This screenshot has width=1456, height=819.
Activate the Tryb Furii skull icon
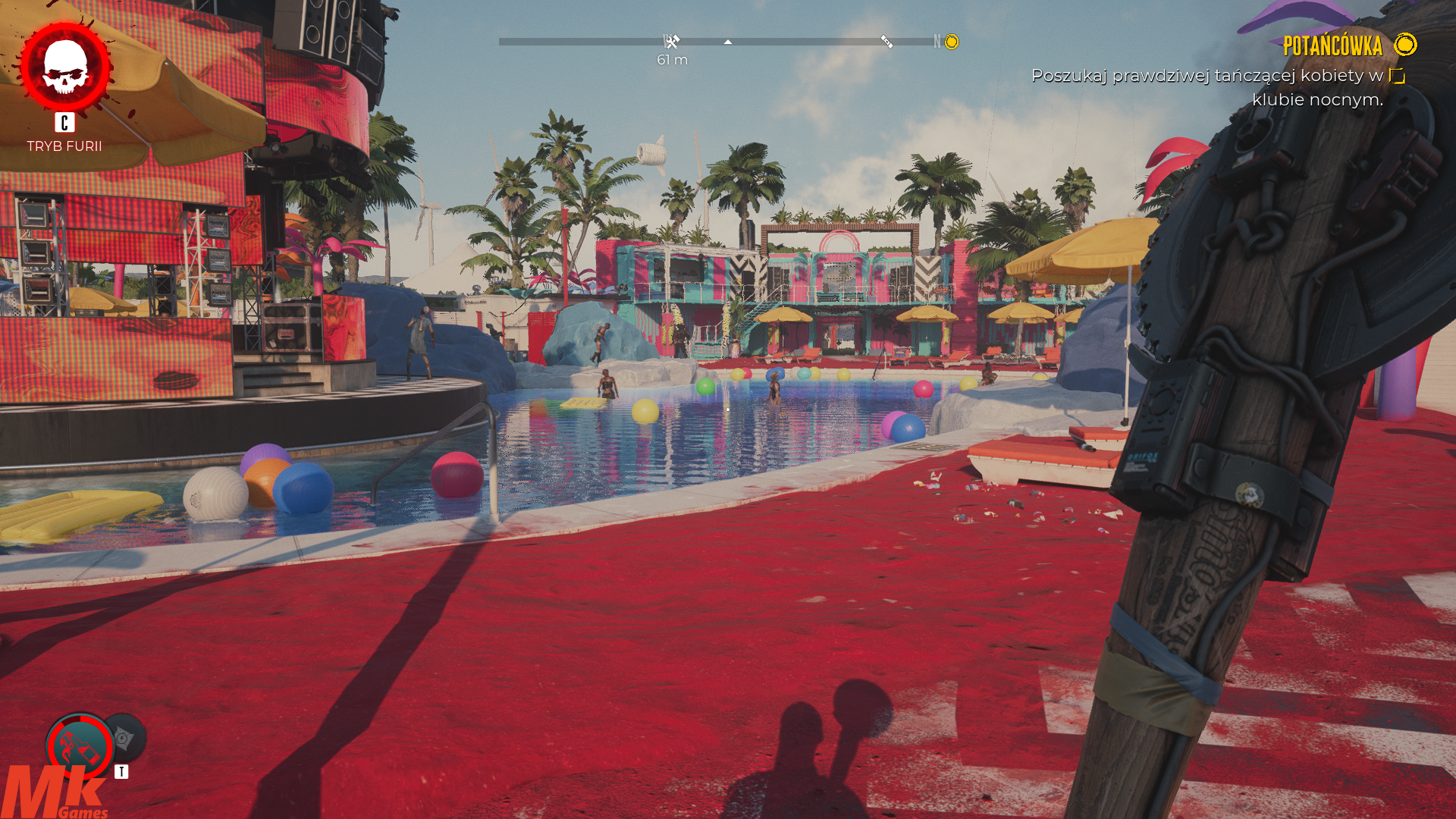click(x=65, y=67)
